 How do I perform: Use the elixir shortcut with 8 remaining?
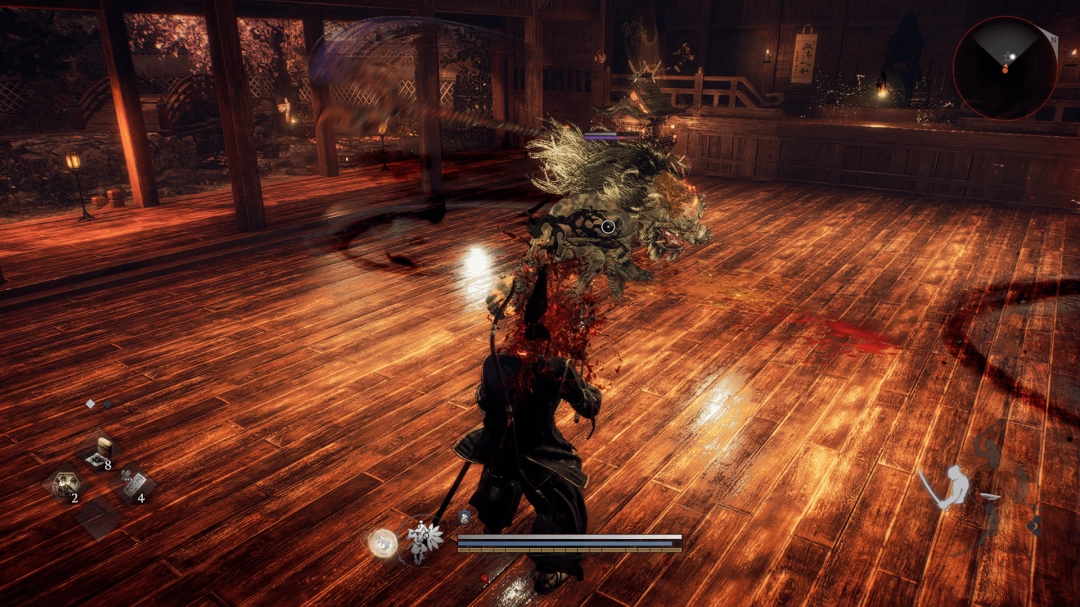(100, 452)
